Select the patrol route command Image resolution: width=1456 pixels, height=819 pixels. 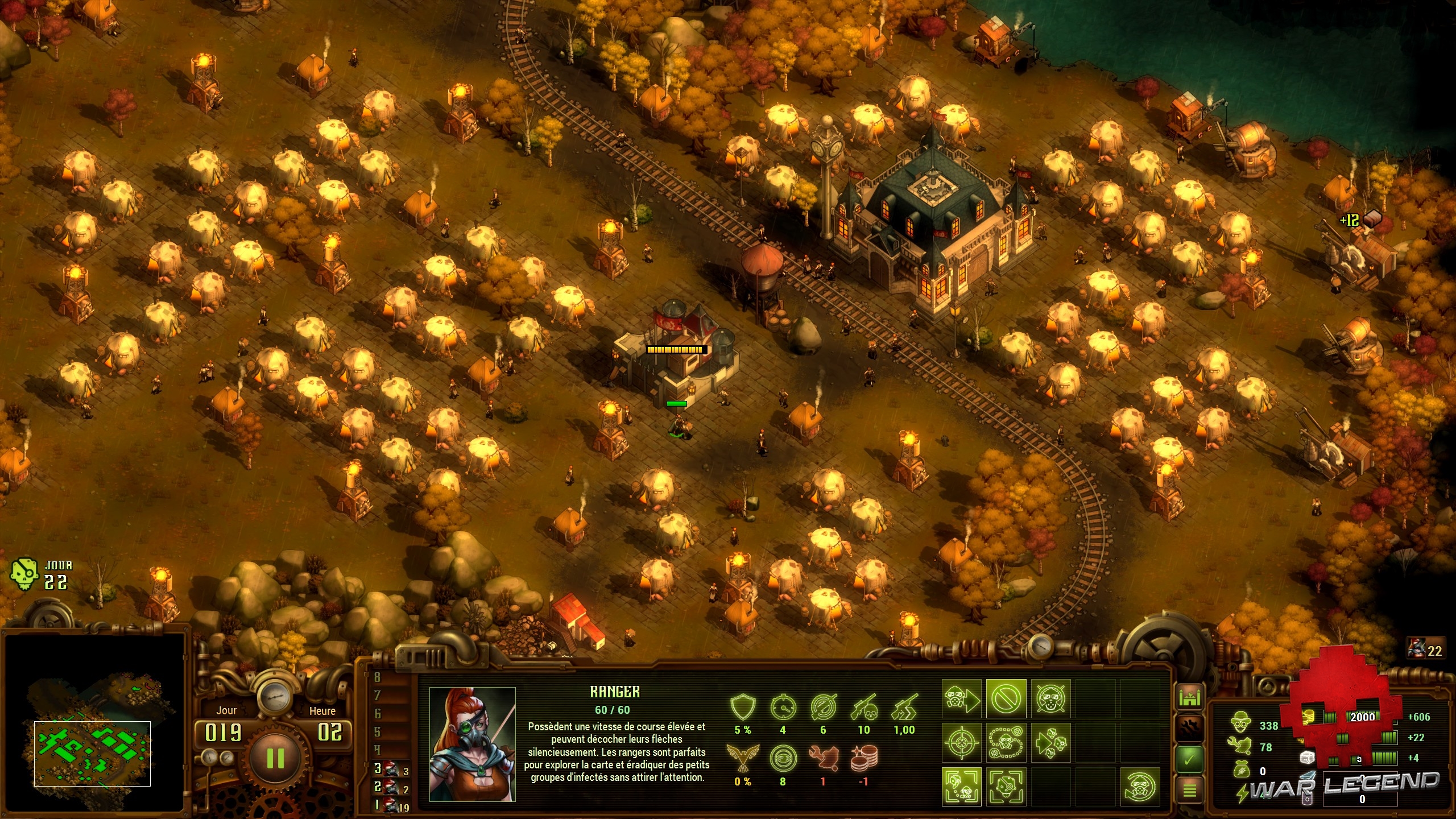pos(1006,743)
